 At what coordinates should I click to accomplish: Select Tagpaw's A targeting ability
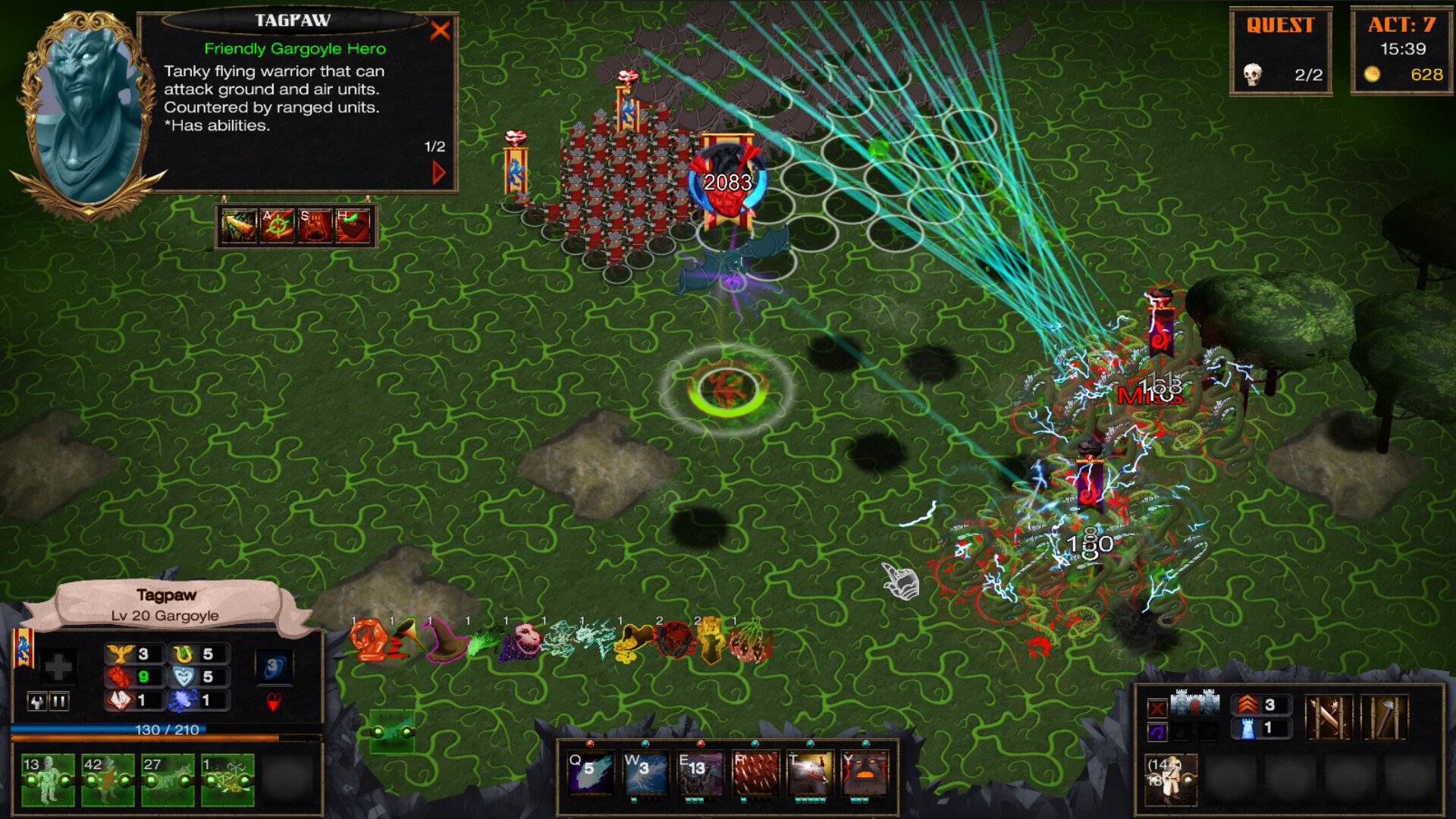(x=278, y=226)
